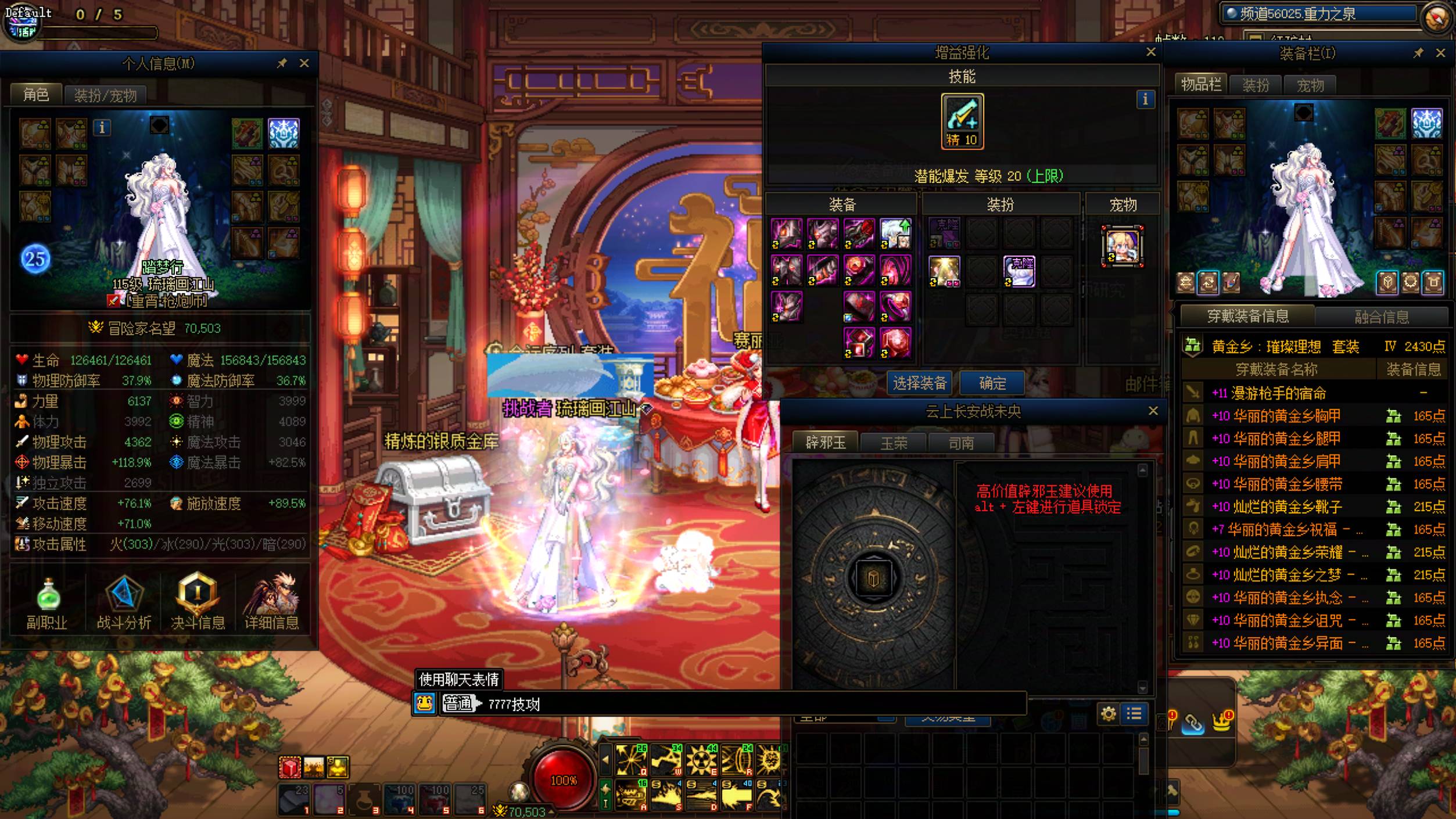Screen dimensions: 1456x819
Task: Open 详细信息 detailed stats
Action: [x=271, y=602]
